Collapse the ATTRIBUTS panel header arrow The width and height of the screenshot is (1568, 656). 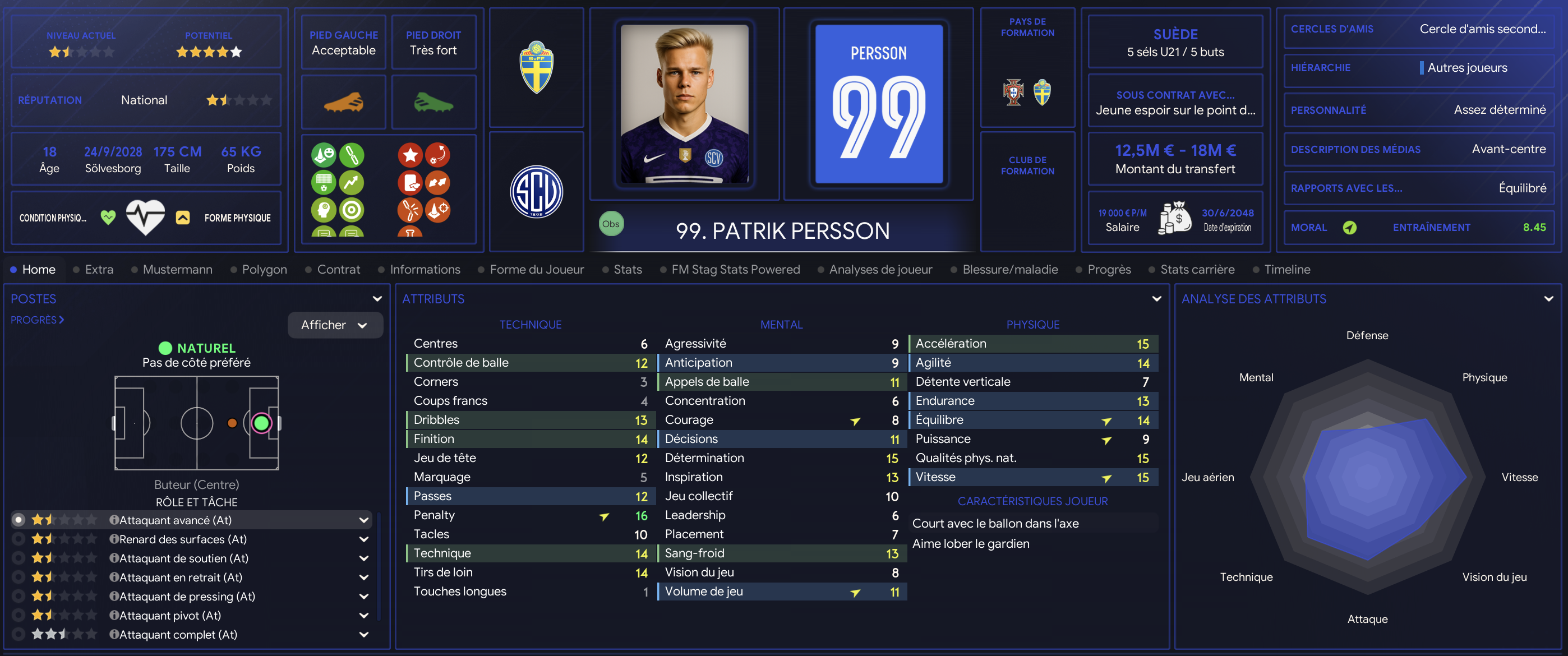[1156, 299]
